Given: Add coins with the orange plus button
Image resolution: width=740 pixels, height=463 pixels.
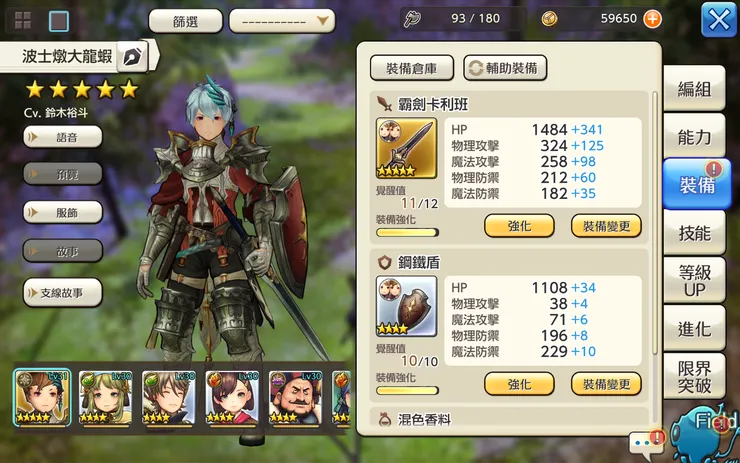Looking at the screenshot, I should (652, 19).
